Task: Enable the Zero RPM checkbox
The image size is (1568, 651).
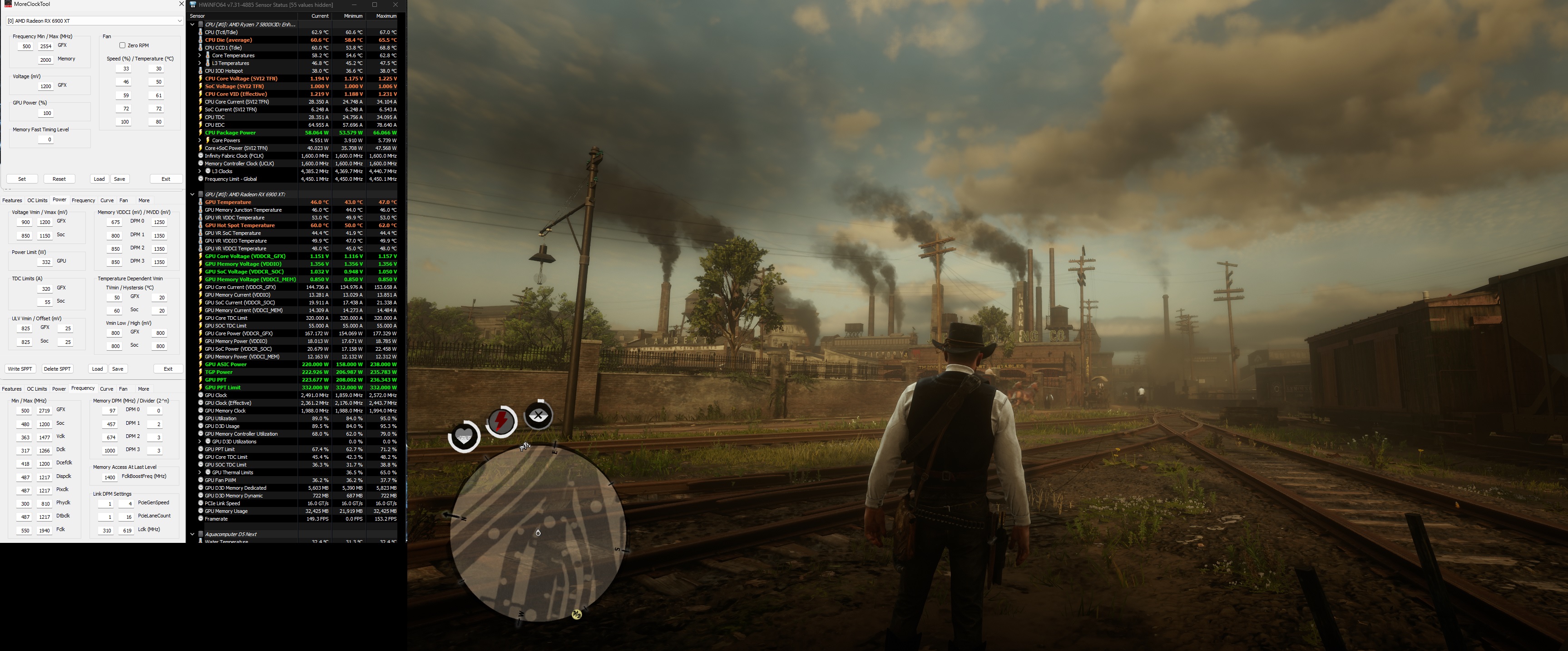Action: click(x=122, y=45)
